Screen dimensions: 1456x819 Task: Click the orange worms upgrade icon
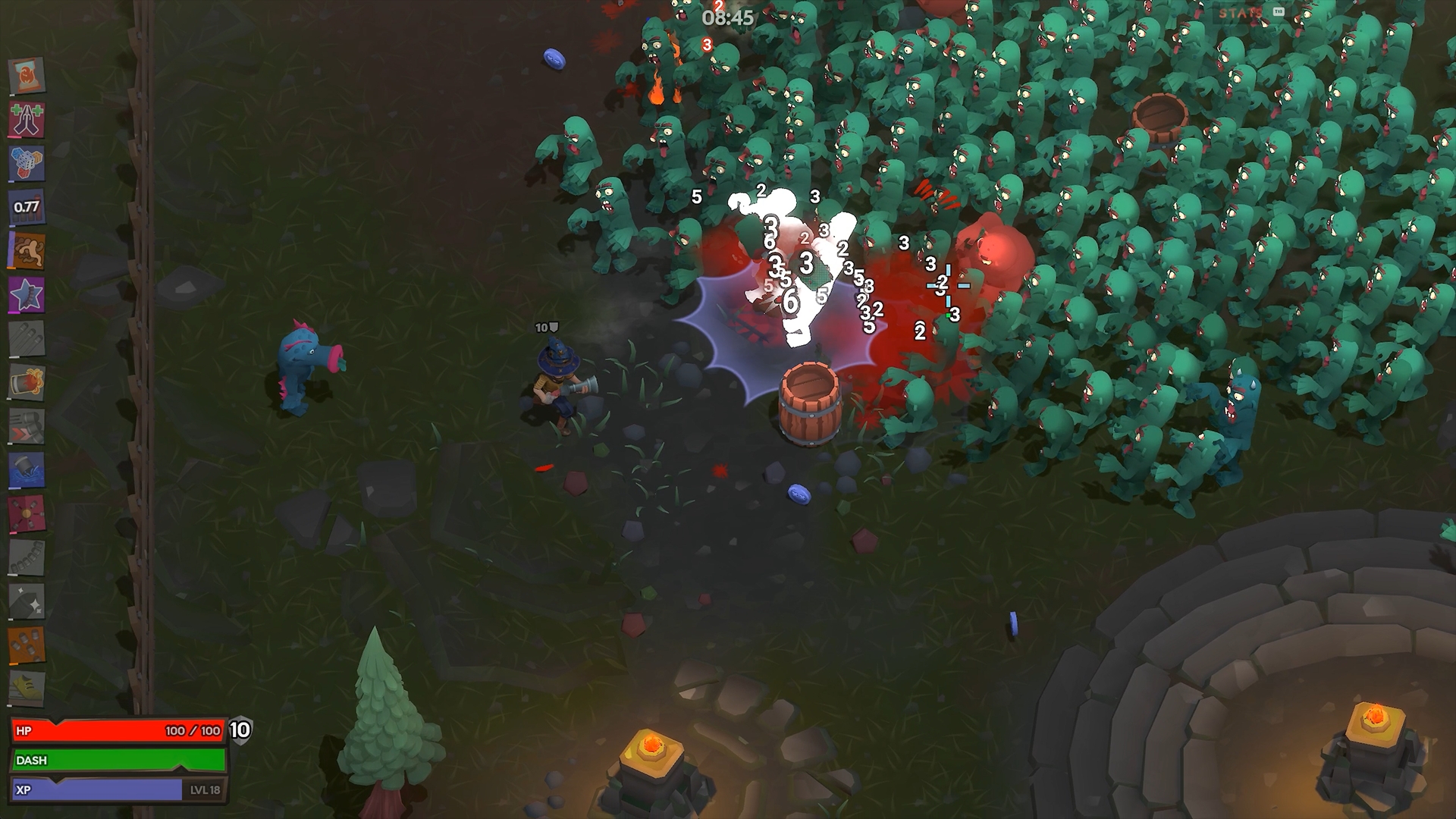click(27, 250)
